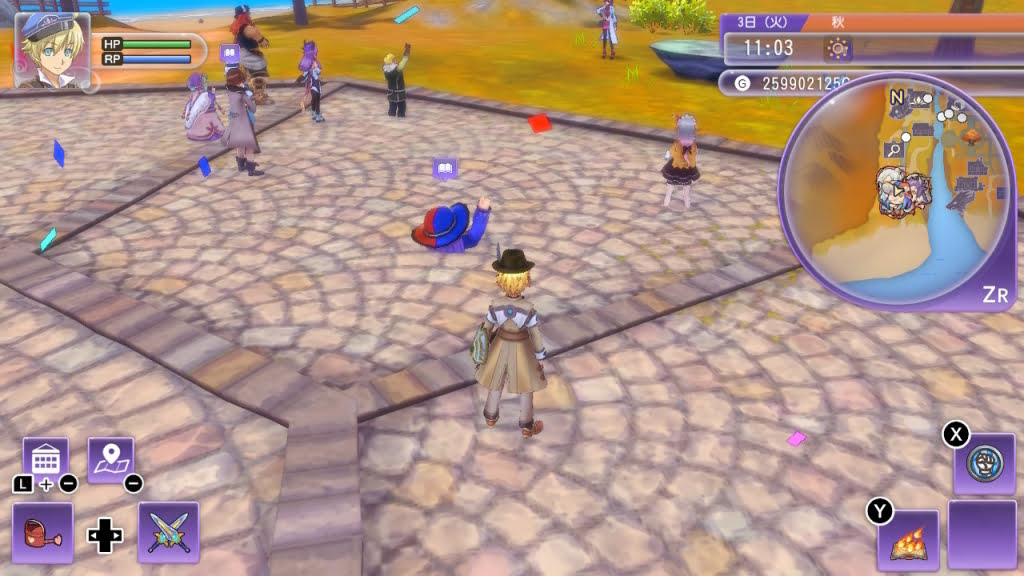1024x576 pixels.
Task: Select the crossed dual swords weapon slot
Action: 168,532
